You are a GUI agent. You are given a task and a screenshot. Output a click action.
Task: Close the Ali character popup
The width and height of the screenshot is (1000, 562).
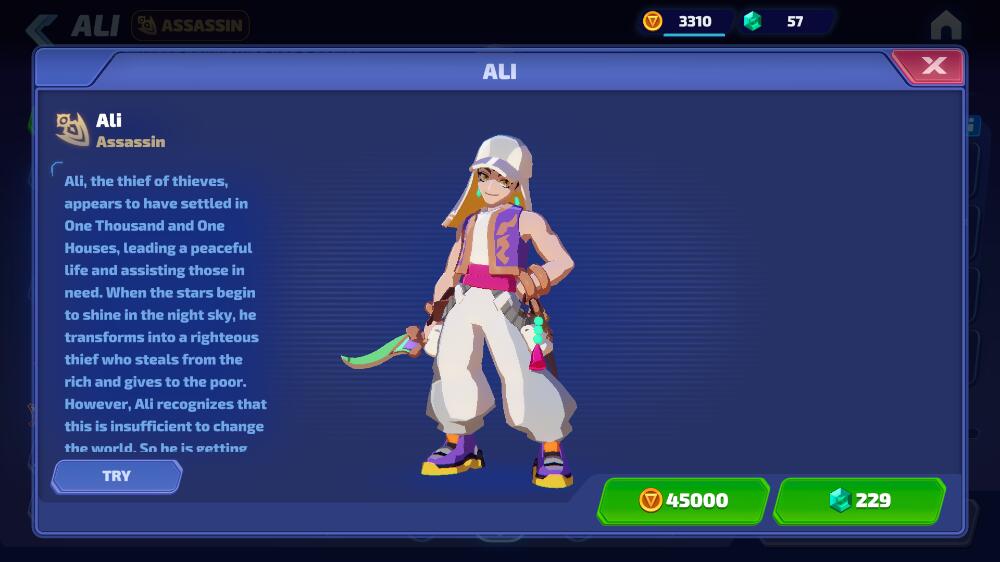point(932,66)
